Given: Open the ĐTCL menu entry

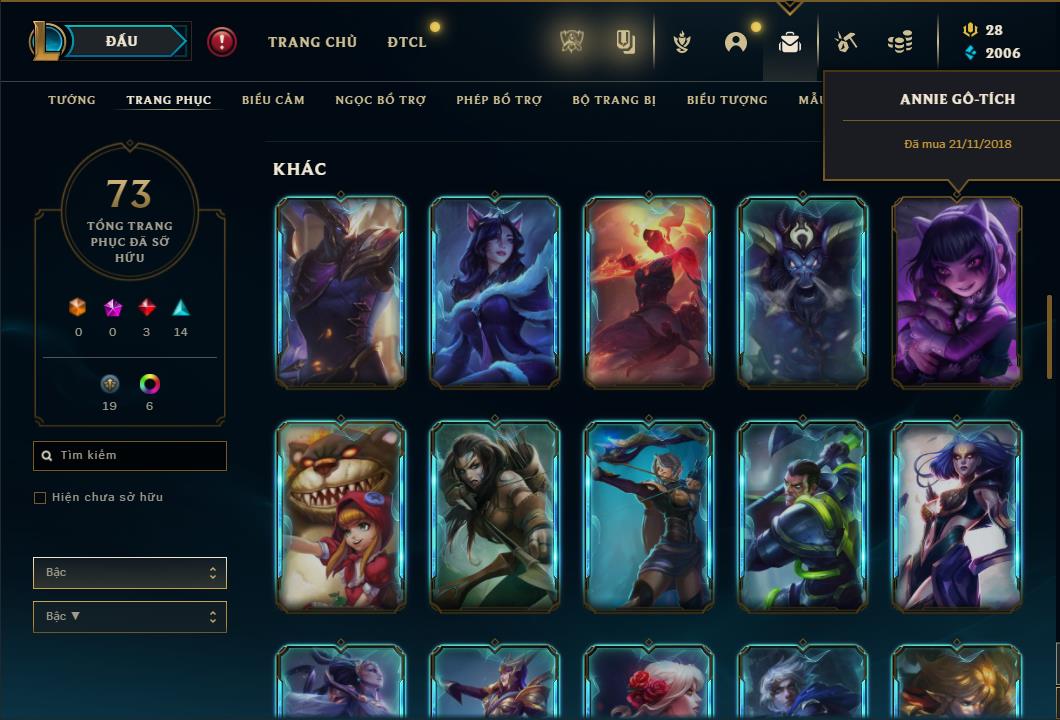Looking at the screenshot, I should pyautogui.click(x=407, y=42).
